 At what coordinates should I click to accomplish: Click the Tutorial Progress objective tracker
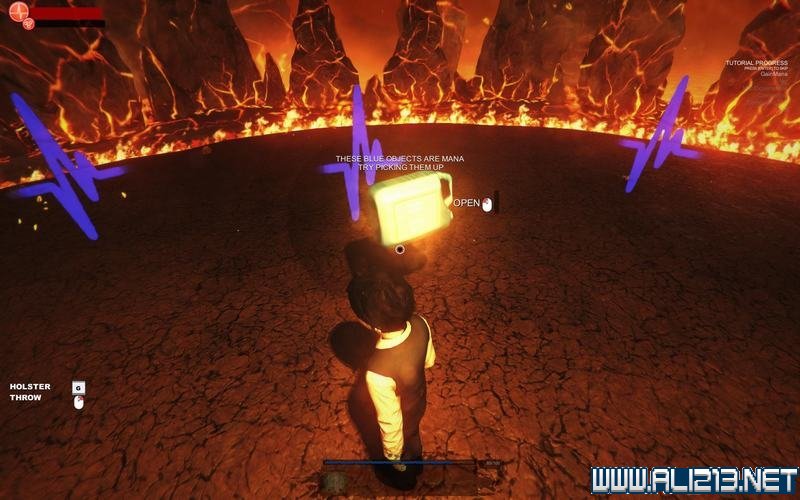pos(758,67)
